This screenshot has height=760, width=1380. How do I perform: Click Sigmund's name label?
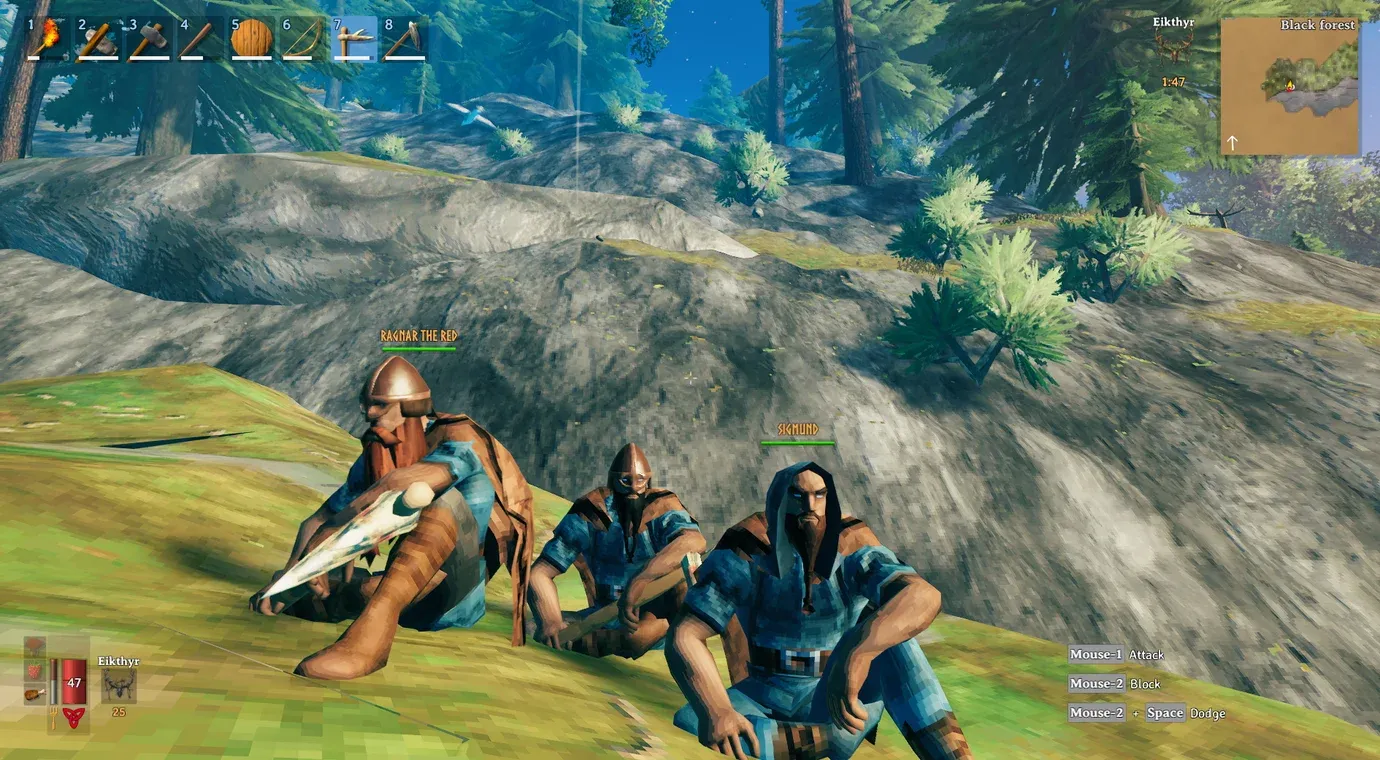(800, 427)
